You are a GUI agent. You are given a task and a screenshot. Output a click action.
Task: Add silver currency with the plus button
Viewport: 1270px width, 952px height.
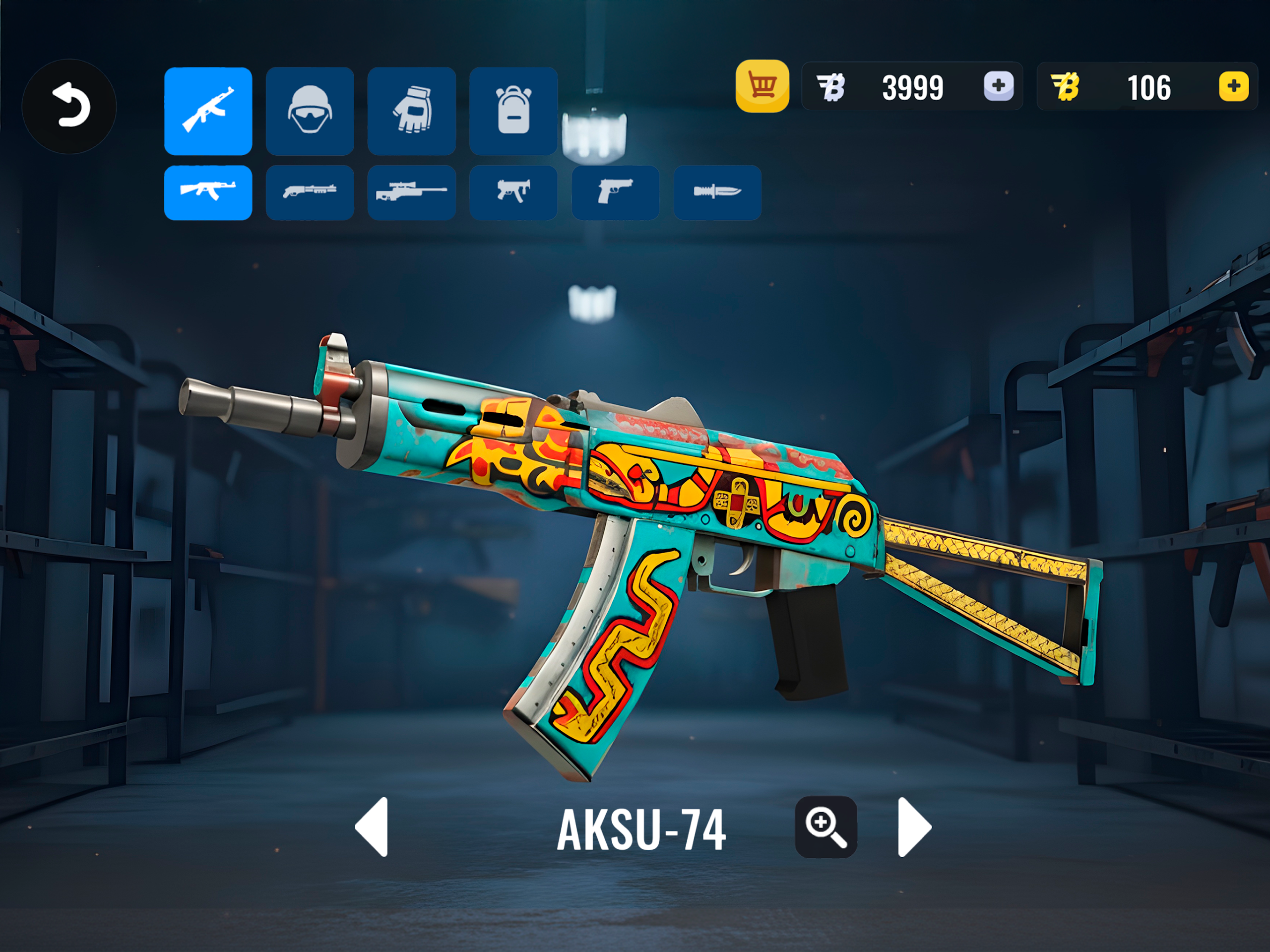pyautogui.click(x=999, y=86)
